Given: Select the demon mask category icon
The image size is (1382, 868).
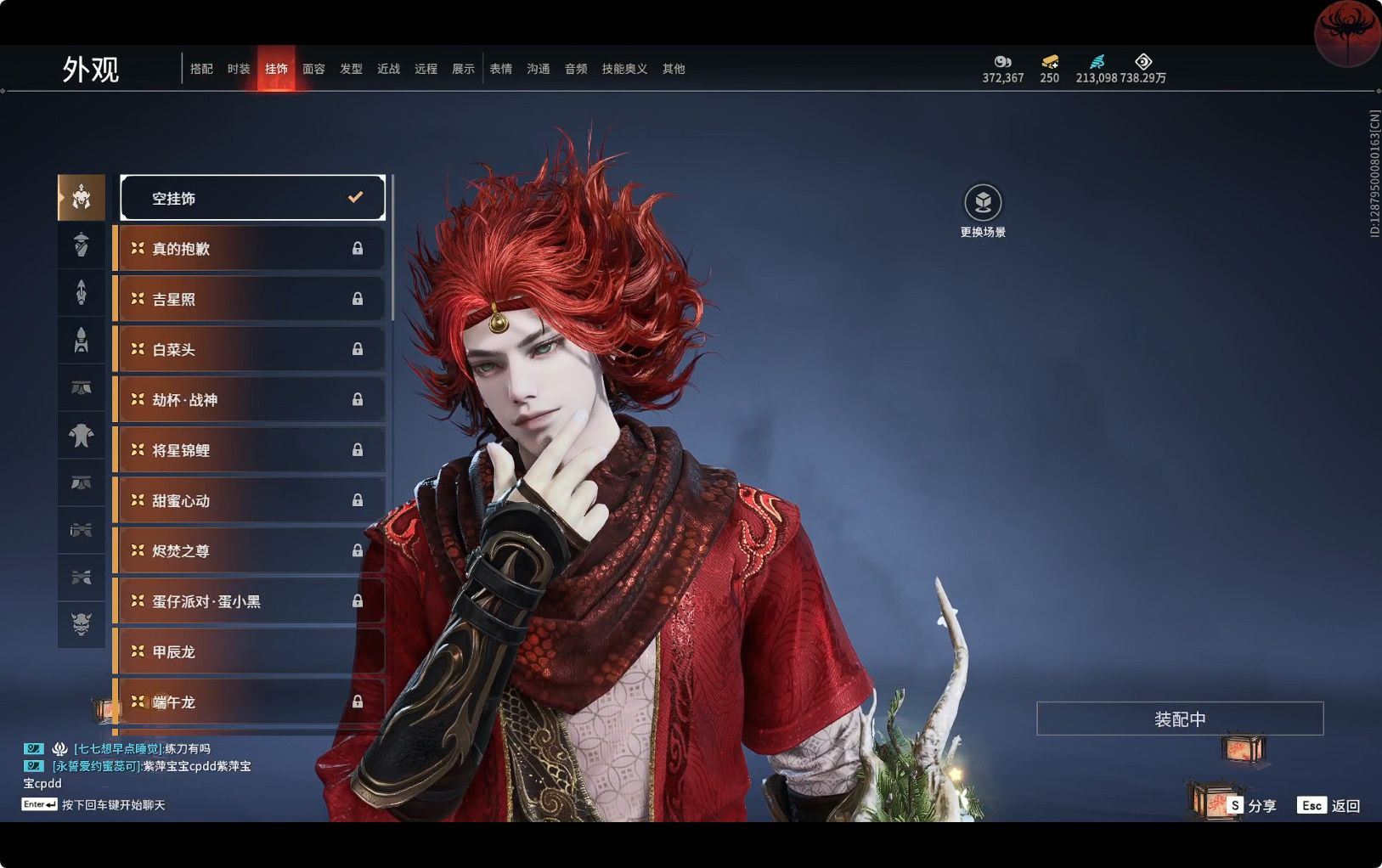Looking at the screenshot, I should 82,624.
